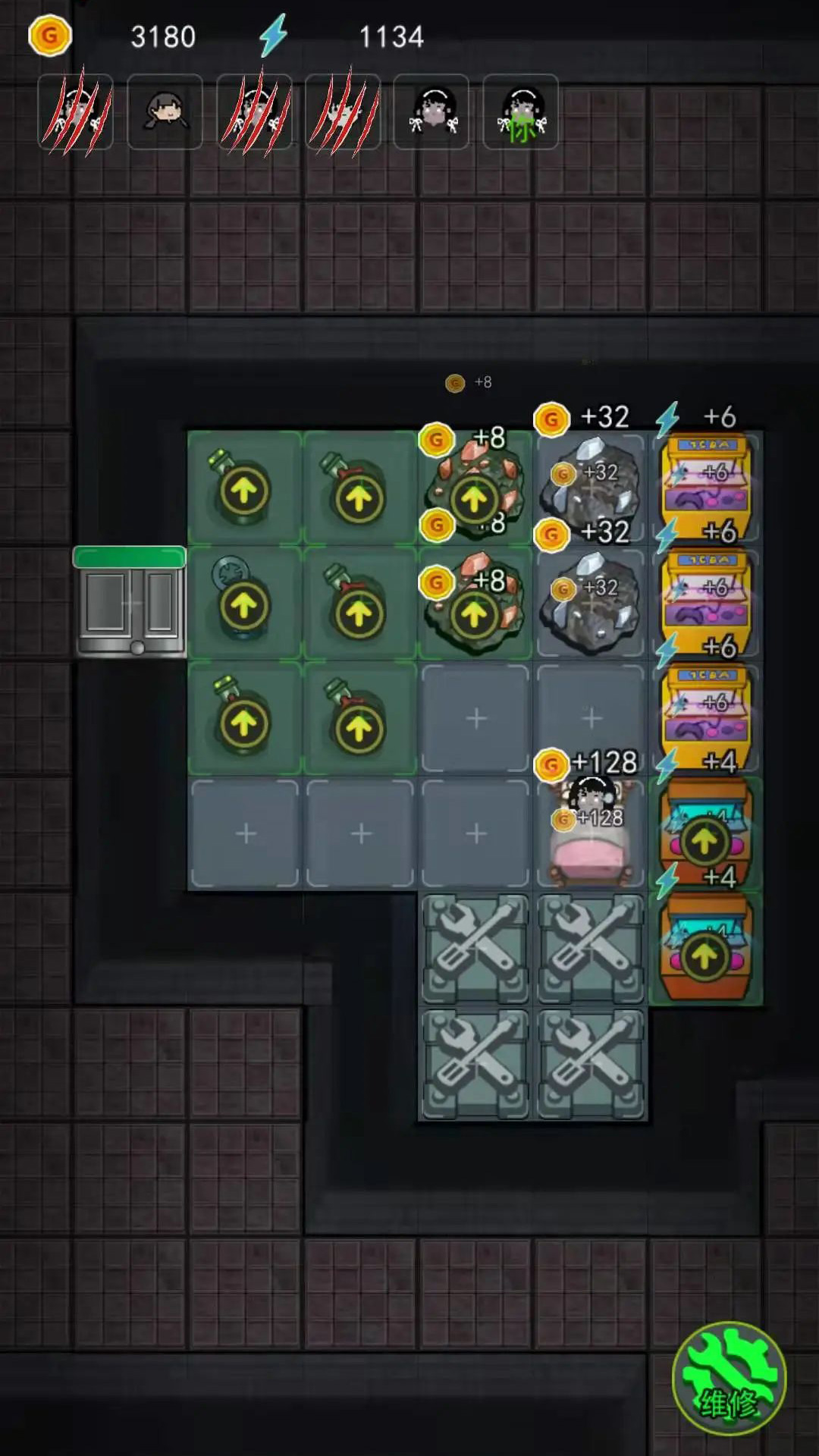The height and width of the screenshot is (1456, 819).
Task: Upgrade the blue gear turret tile
Action: pyautogui.click(x=243, y=604)
